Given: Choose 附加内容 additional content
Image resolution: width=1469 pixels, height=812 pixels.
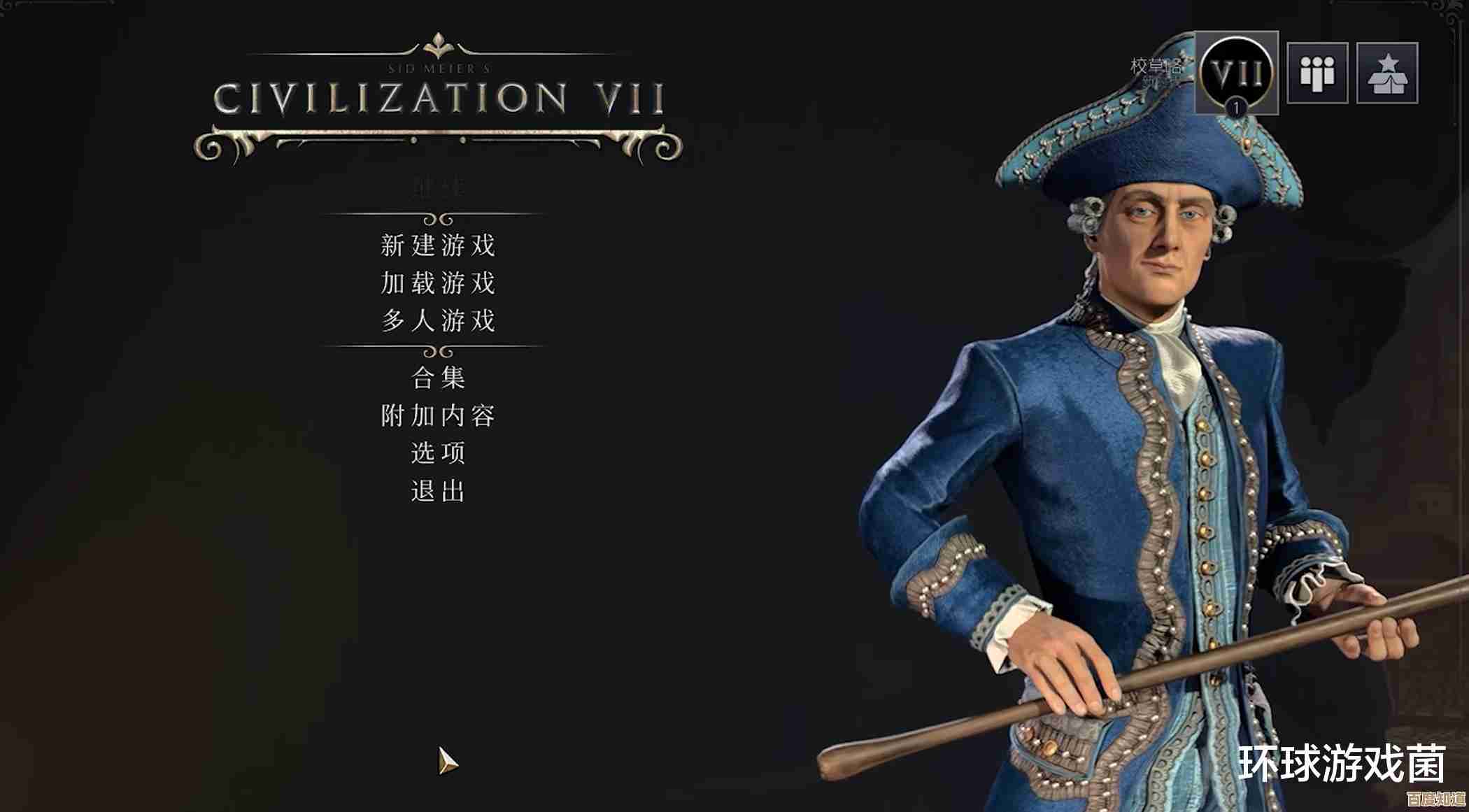Looking at the screenshot, I should [x=438, y=416].
